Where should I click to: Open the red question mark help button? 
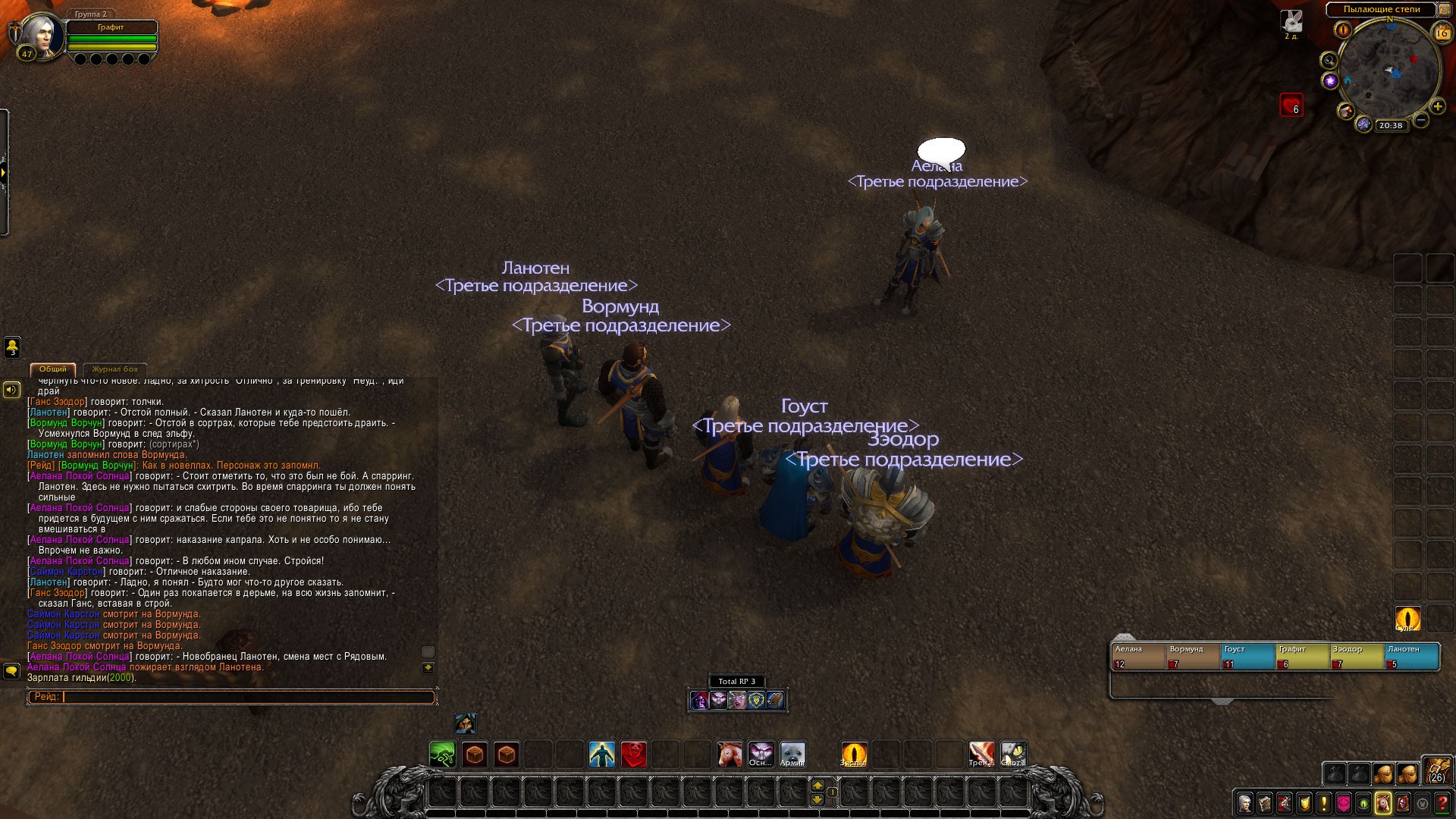click(1443, 803)
